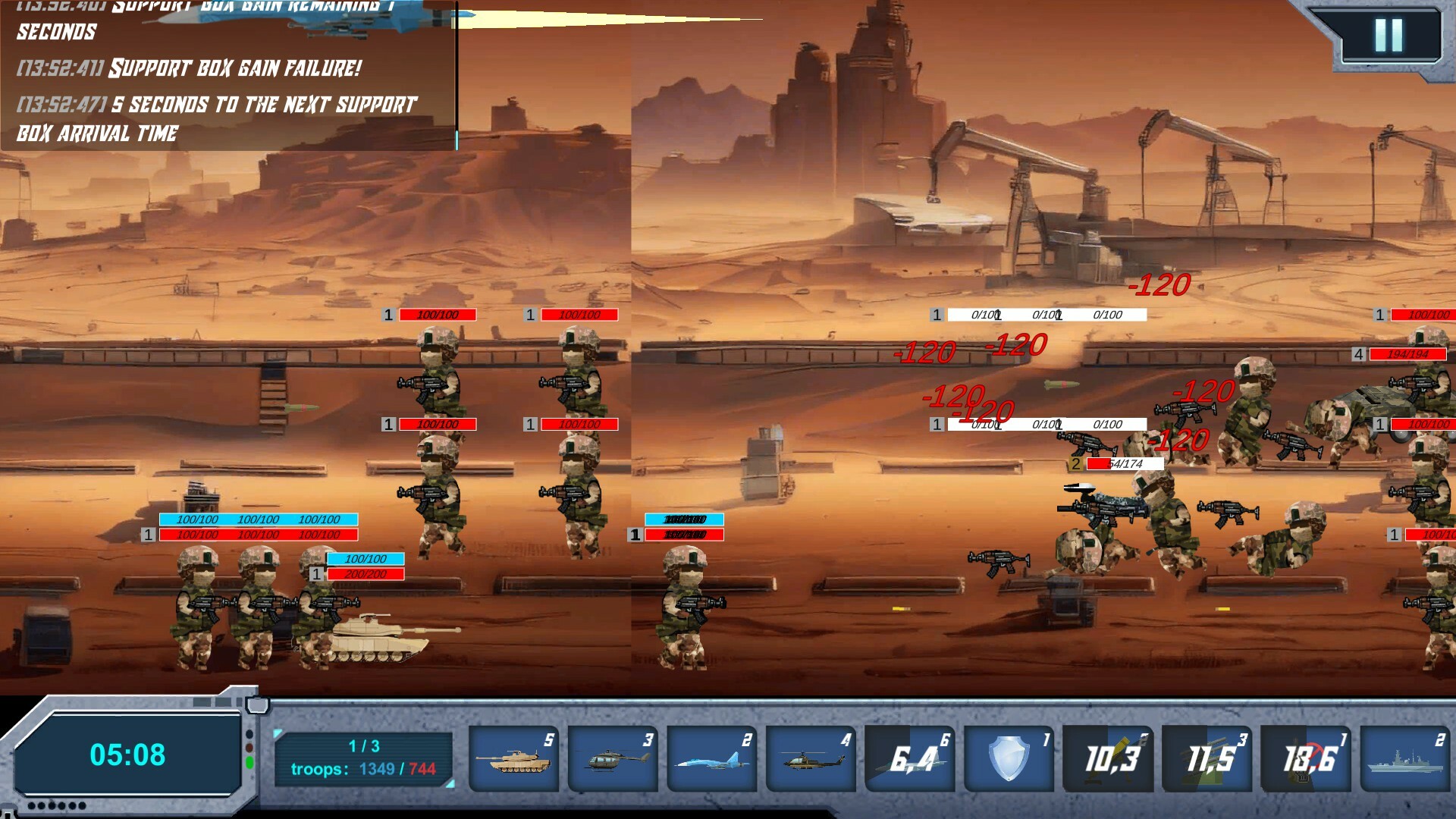The image size is (1456, 819).
Task: Select the 10,3 artillery support icon
Action: [x=1107, y=757]
